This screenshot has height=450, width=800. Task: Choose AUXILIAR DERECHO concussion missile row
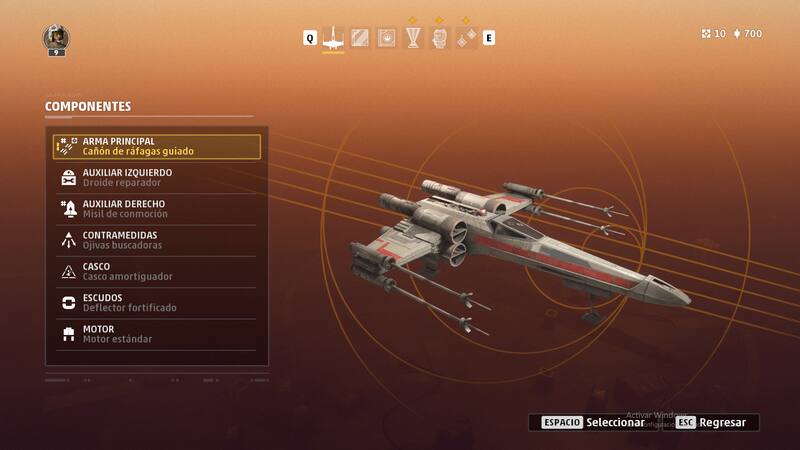[157, 209]
